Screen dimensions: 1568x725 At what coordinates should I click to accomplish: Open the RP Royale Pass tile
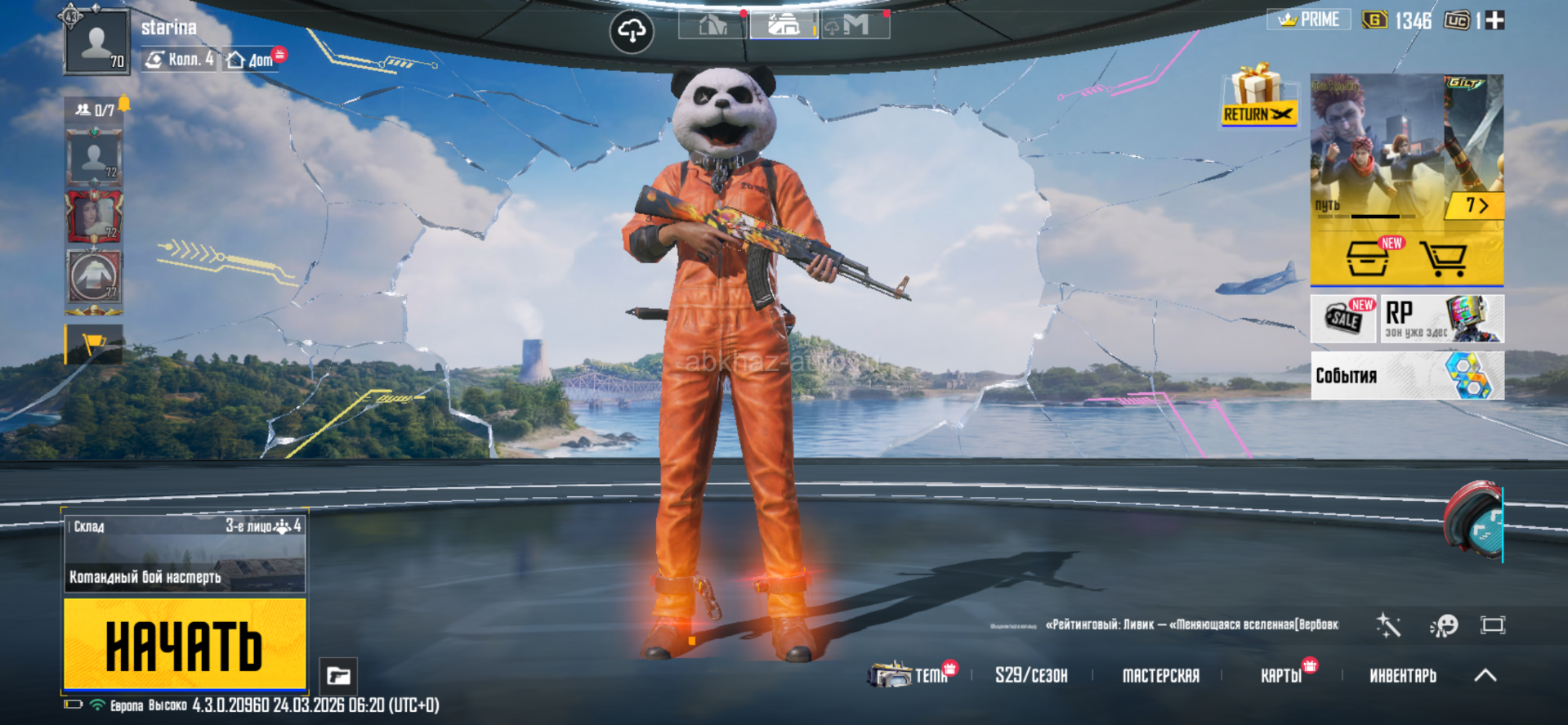[1442, 318]
